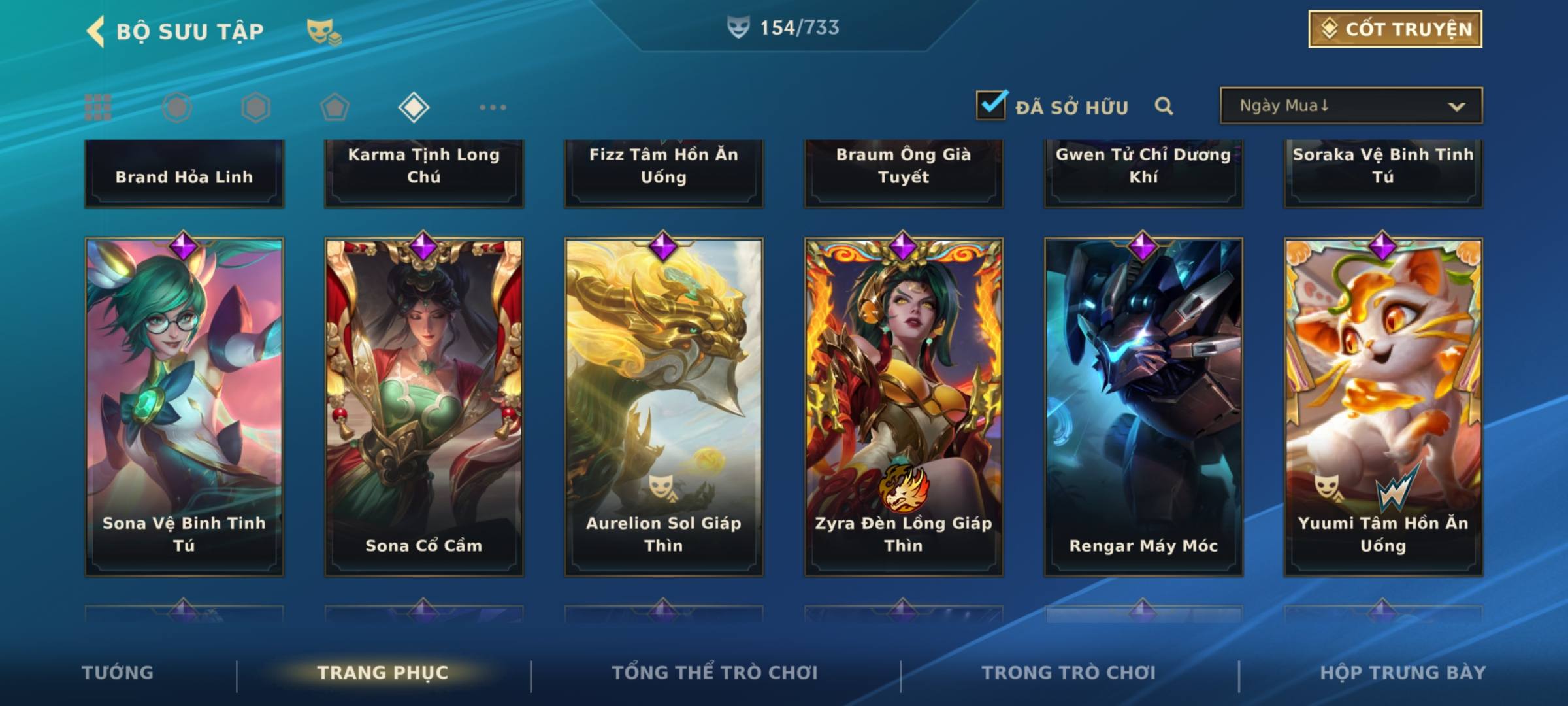1568x706 pixels.
Task: Open the skin search magnifier
Action: pos(1164,106)
